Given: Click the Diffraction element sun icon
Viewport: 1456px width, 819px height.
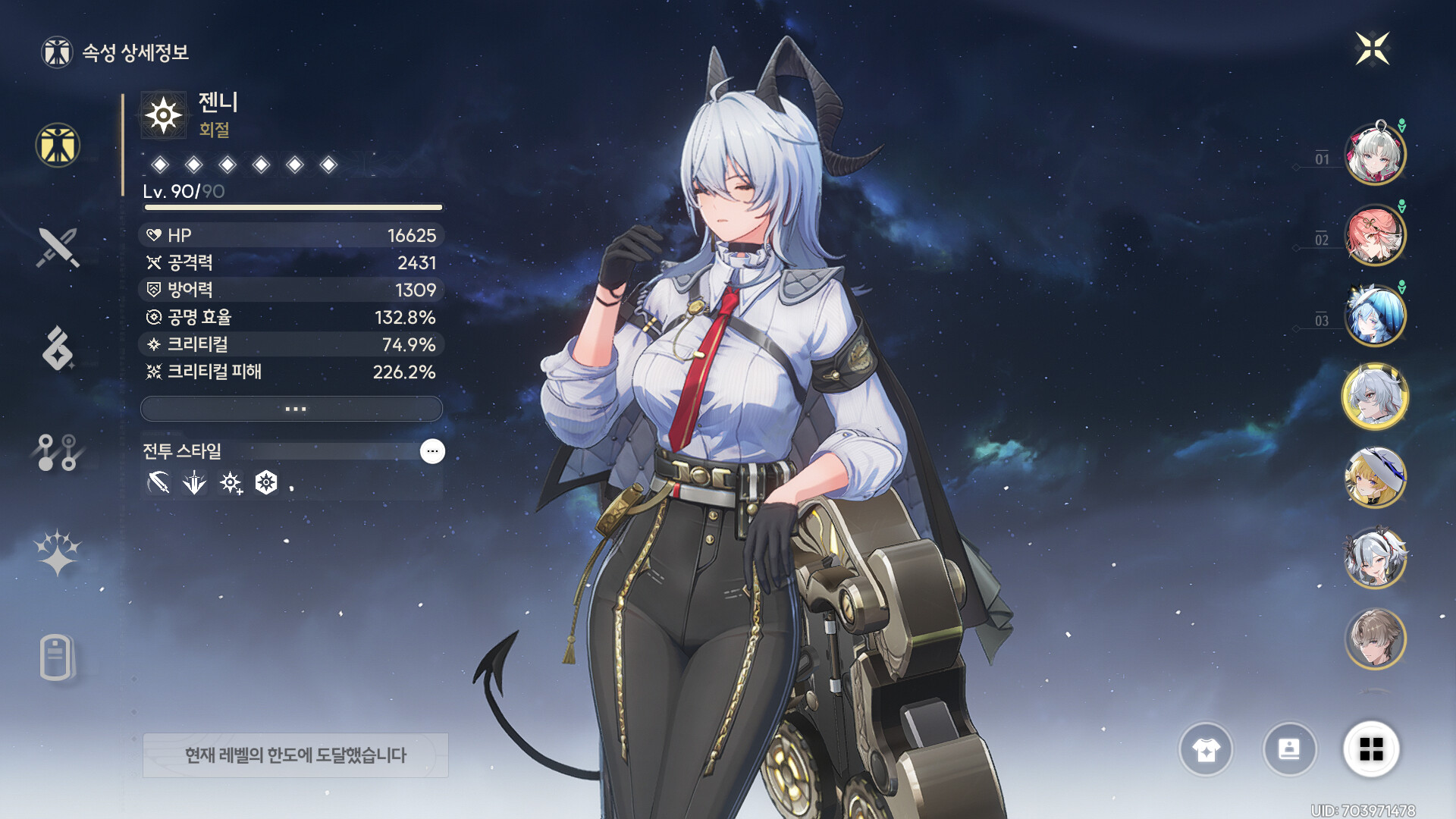Looking at the screenshot, I should point(164,116).
